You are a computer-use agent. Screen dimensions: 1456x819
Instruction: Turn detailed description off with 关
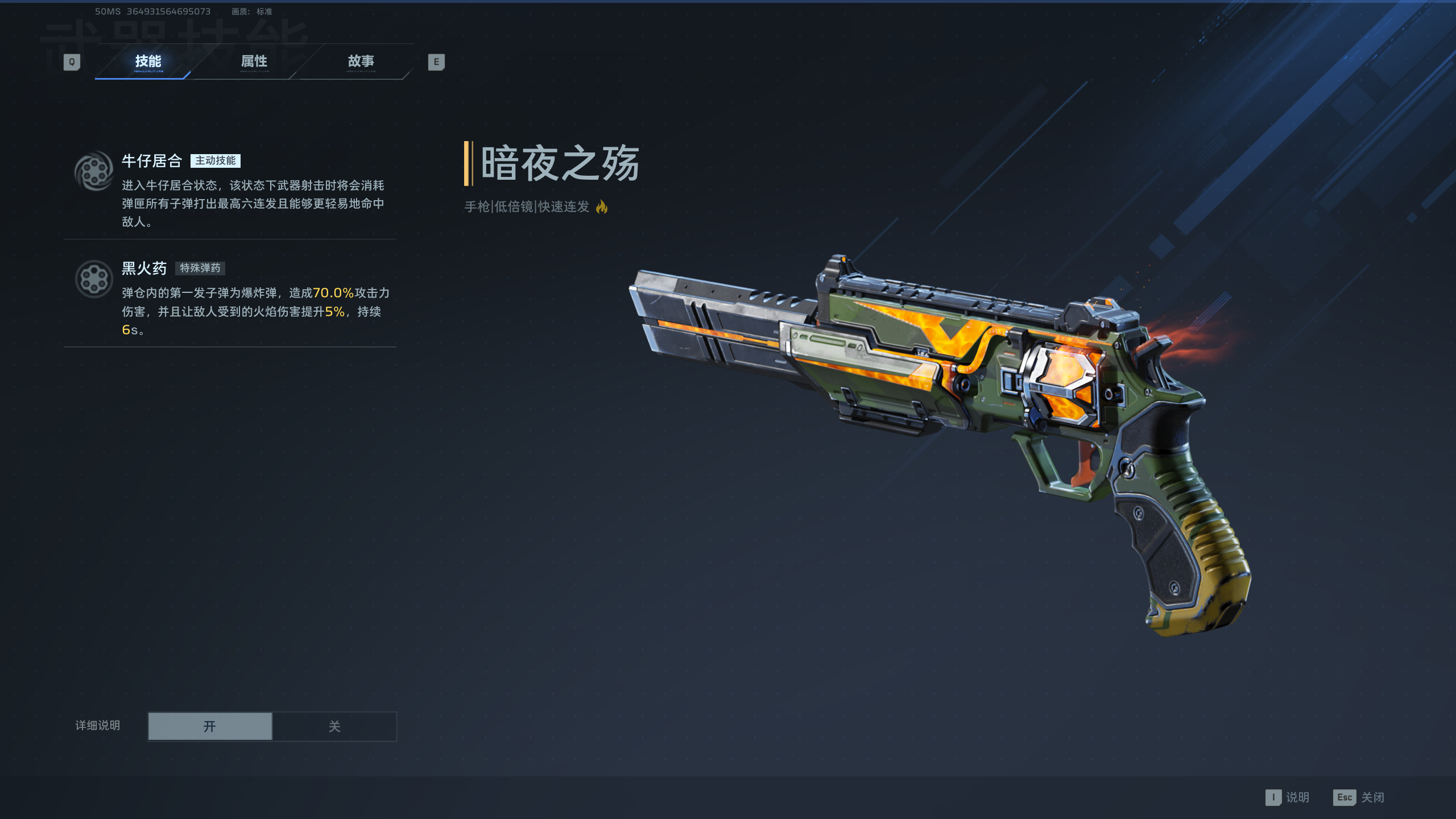pos(334,726)
